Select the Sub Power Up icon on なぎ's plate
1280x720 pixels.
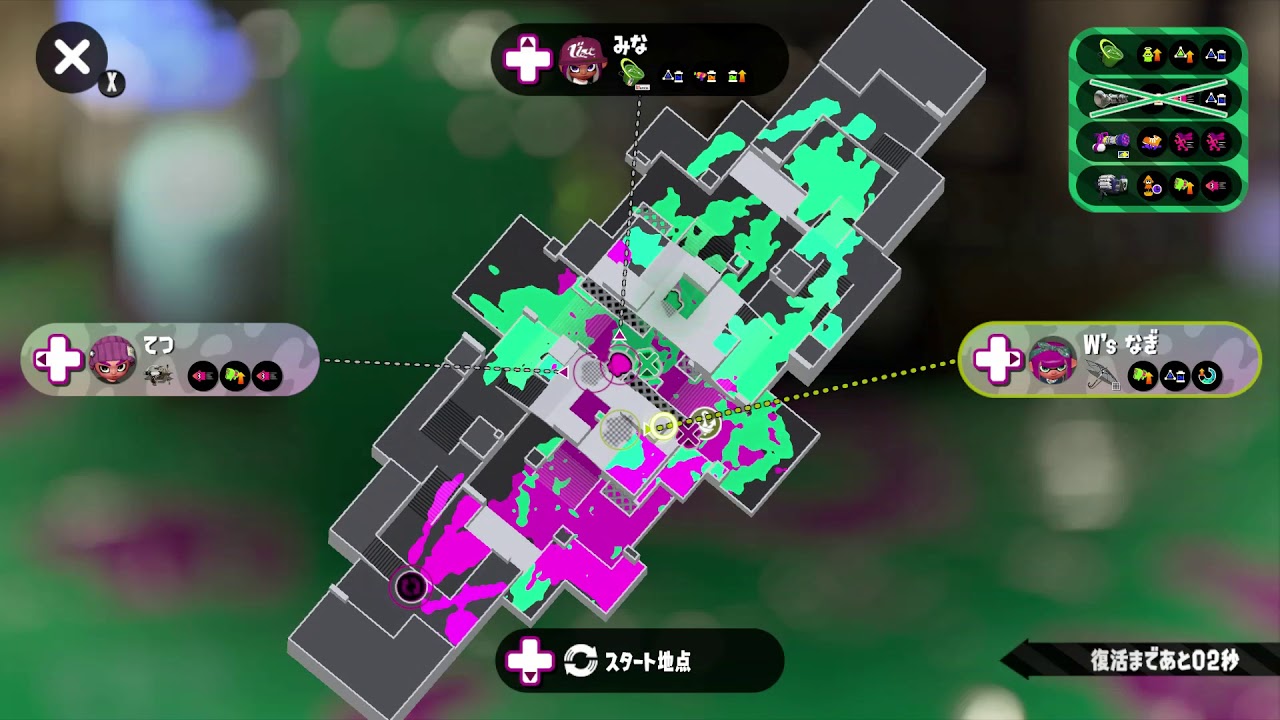pos(1142,375)
